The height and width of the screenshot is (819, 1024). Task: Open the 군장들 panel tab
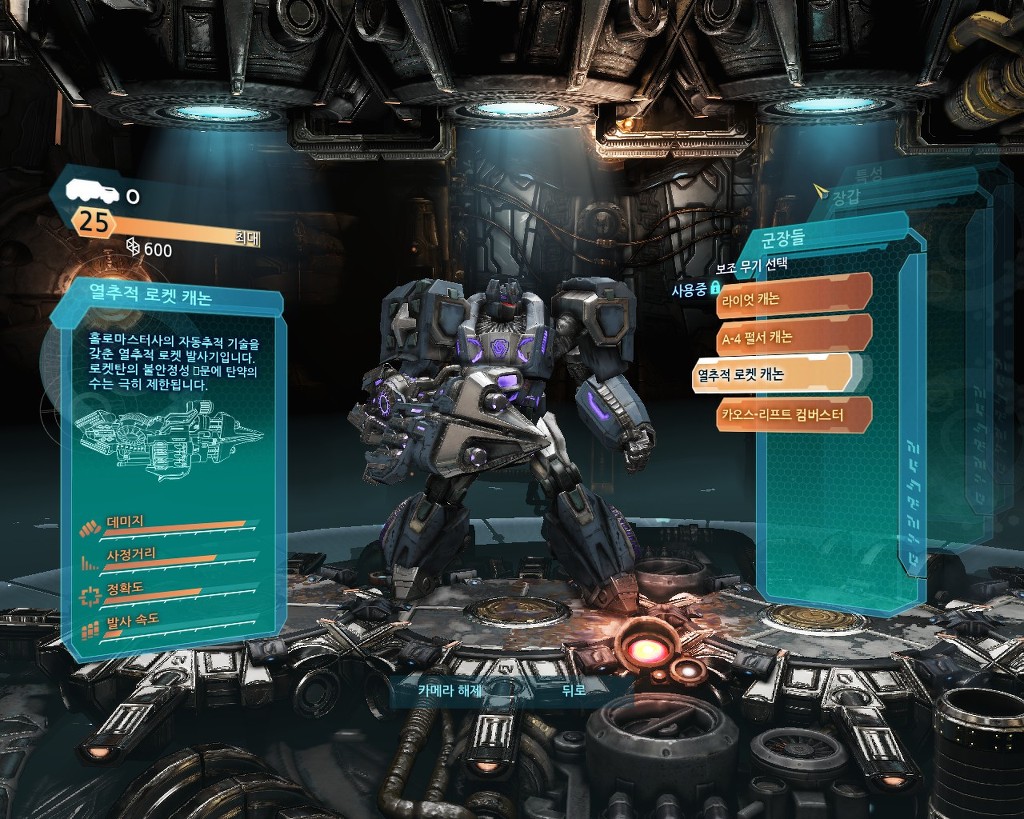click(784, 239)
